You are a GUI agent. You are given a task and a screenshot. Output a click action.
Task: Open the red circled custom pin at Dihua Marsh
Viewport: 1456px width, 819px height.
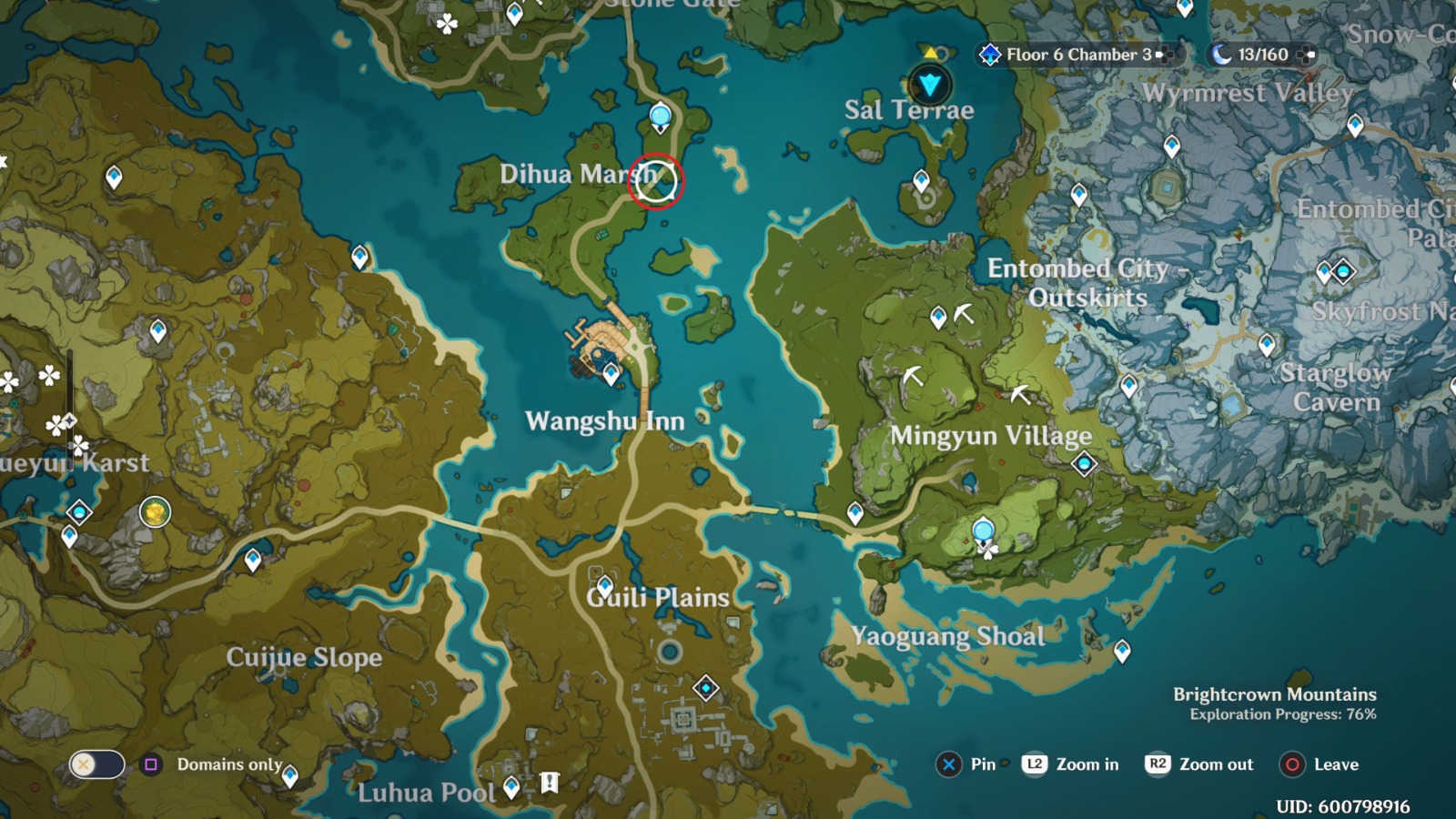tap(659, 182)
